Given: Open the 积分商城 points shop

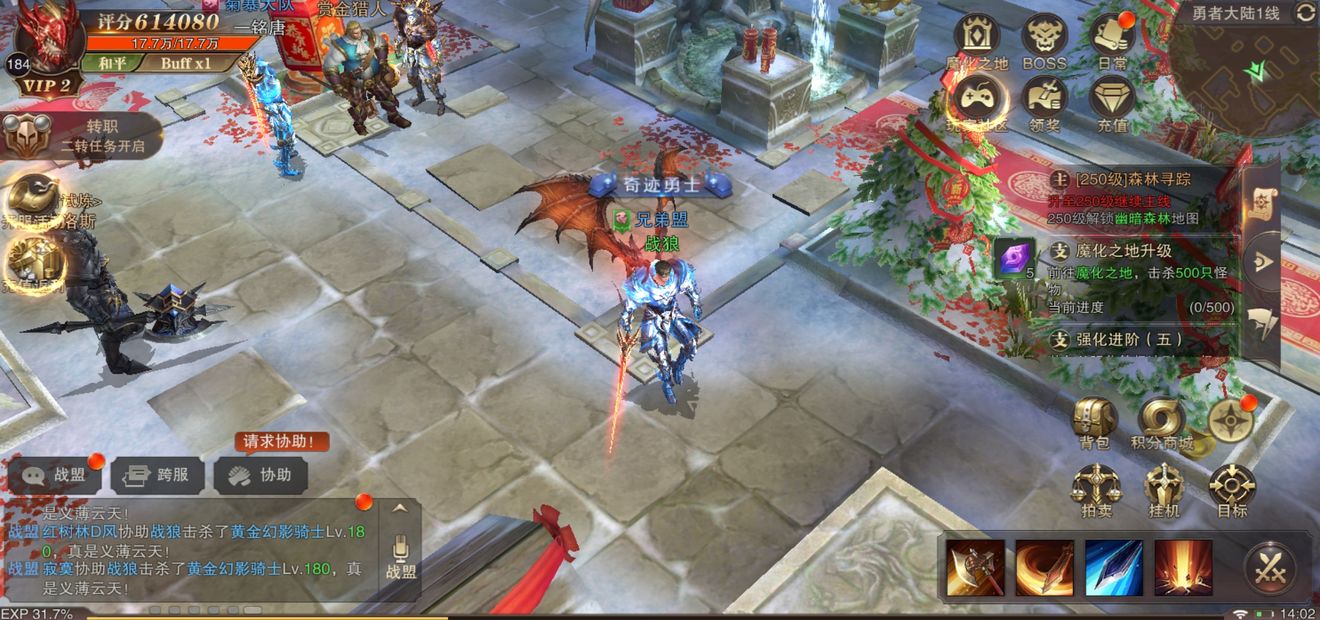Looking at the screenshot, I should [1162, 422].
